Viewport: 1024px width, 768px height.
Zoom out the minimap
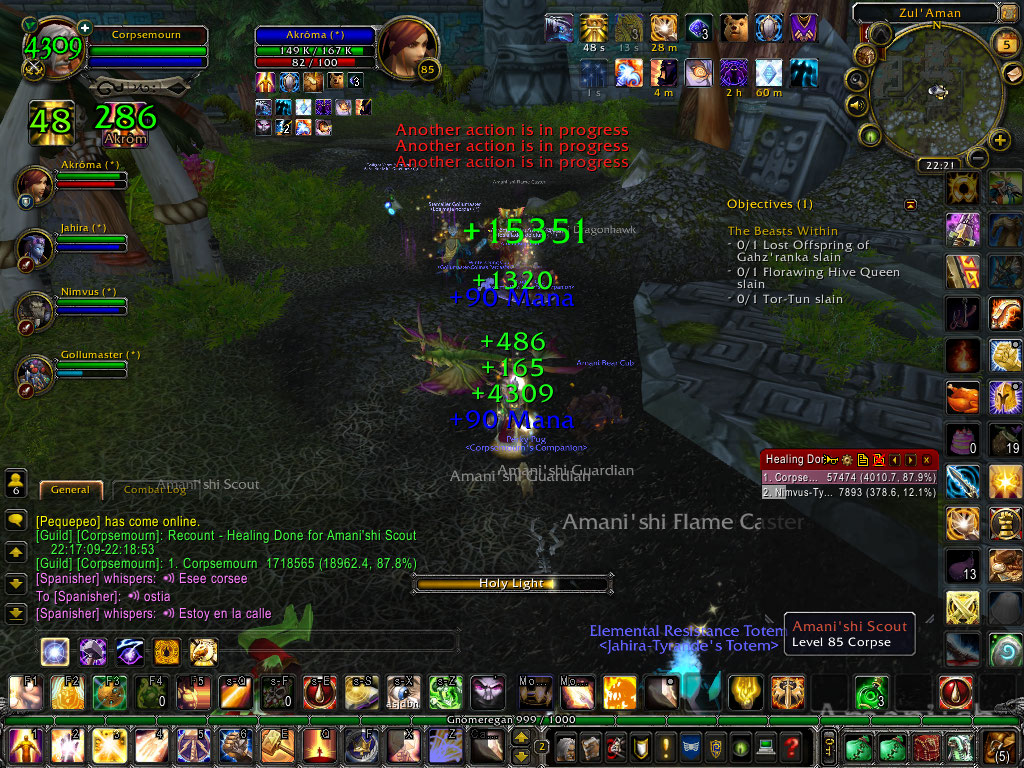(x=977, y=158)
